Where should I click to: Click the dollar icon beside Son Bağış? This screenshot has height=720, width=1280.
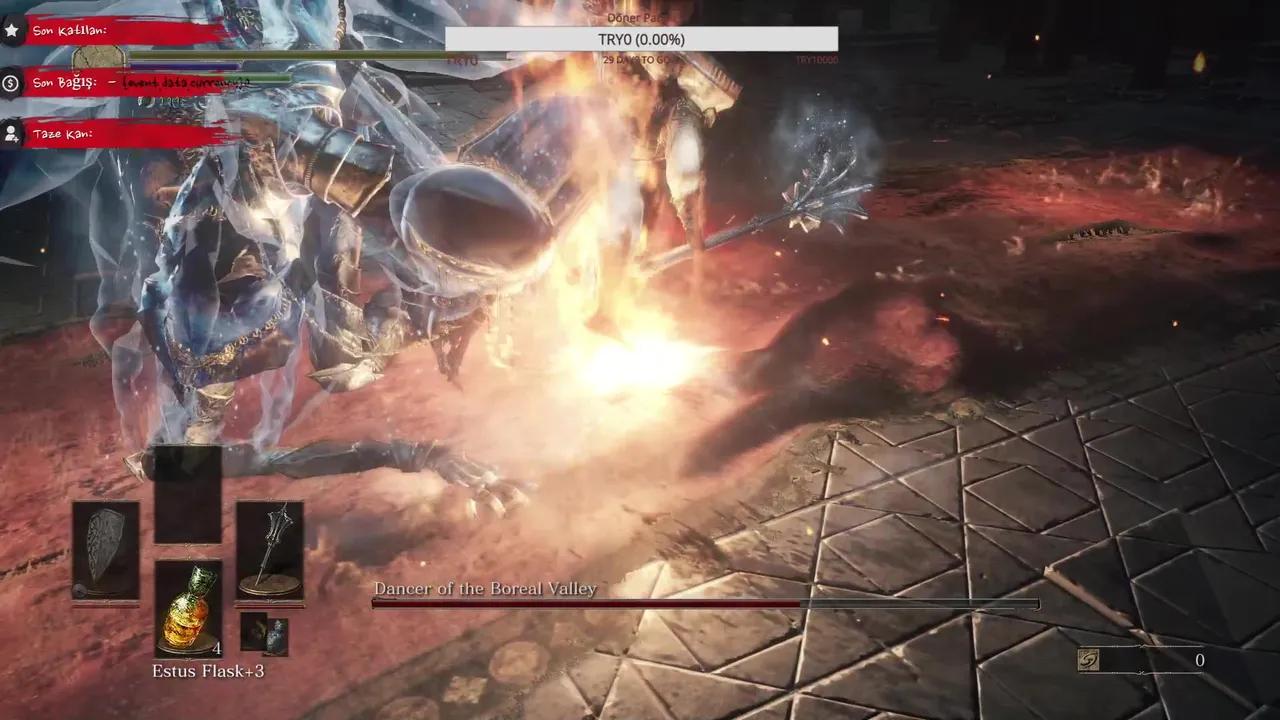click(11, 83)
